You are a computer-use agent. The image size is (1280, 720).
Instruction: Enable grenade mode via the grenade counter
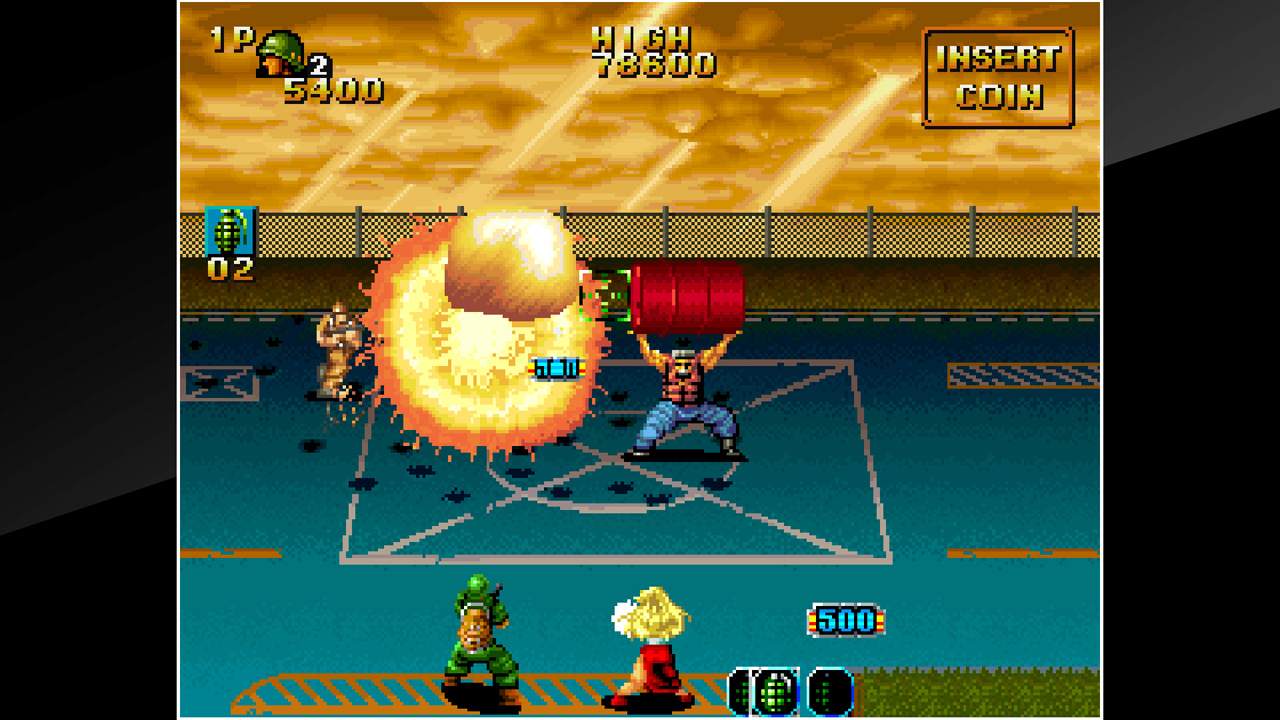[x=230, y=268]
